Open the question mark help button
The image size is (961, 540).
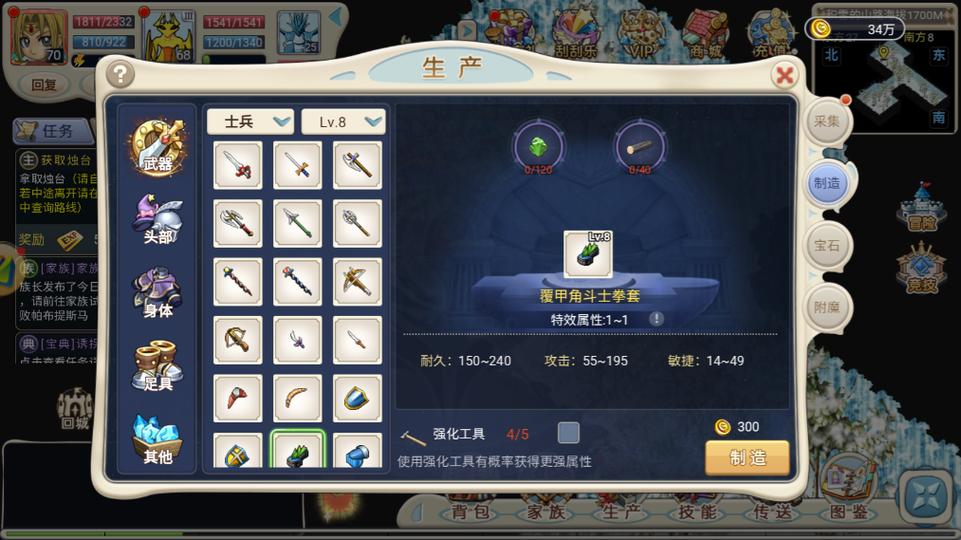click(x=120, y=74)
